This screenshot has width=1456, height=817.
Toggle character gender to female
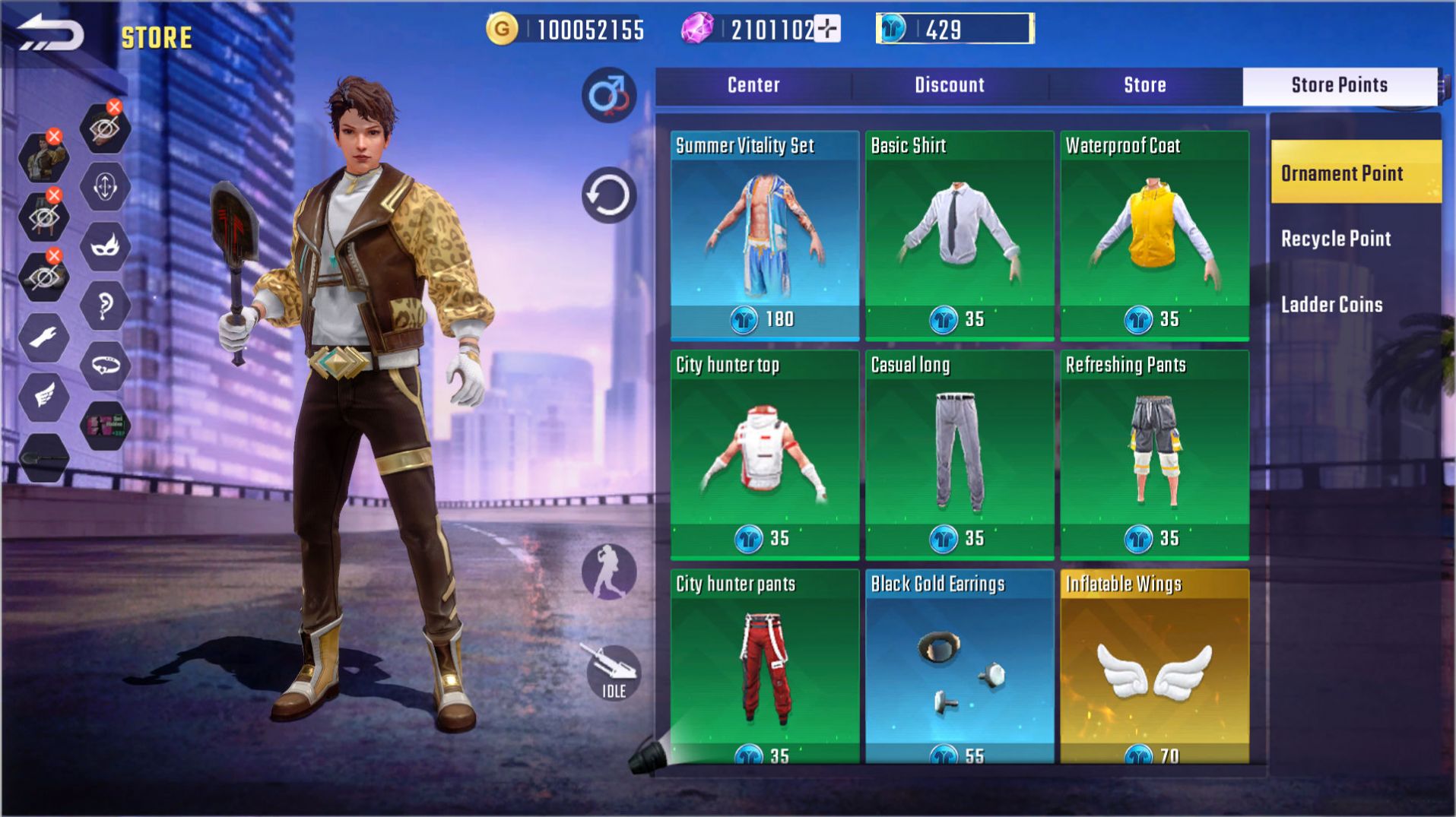point(608,97)
